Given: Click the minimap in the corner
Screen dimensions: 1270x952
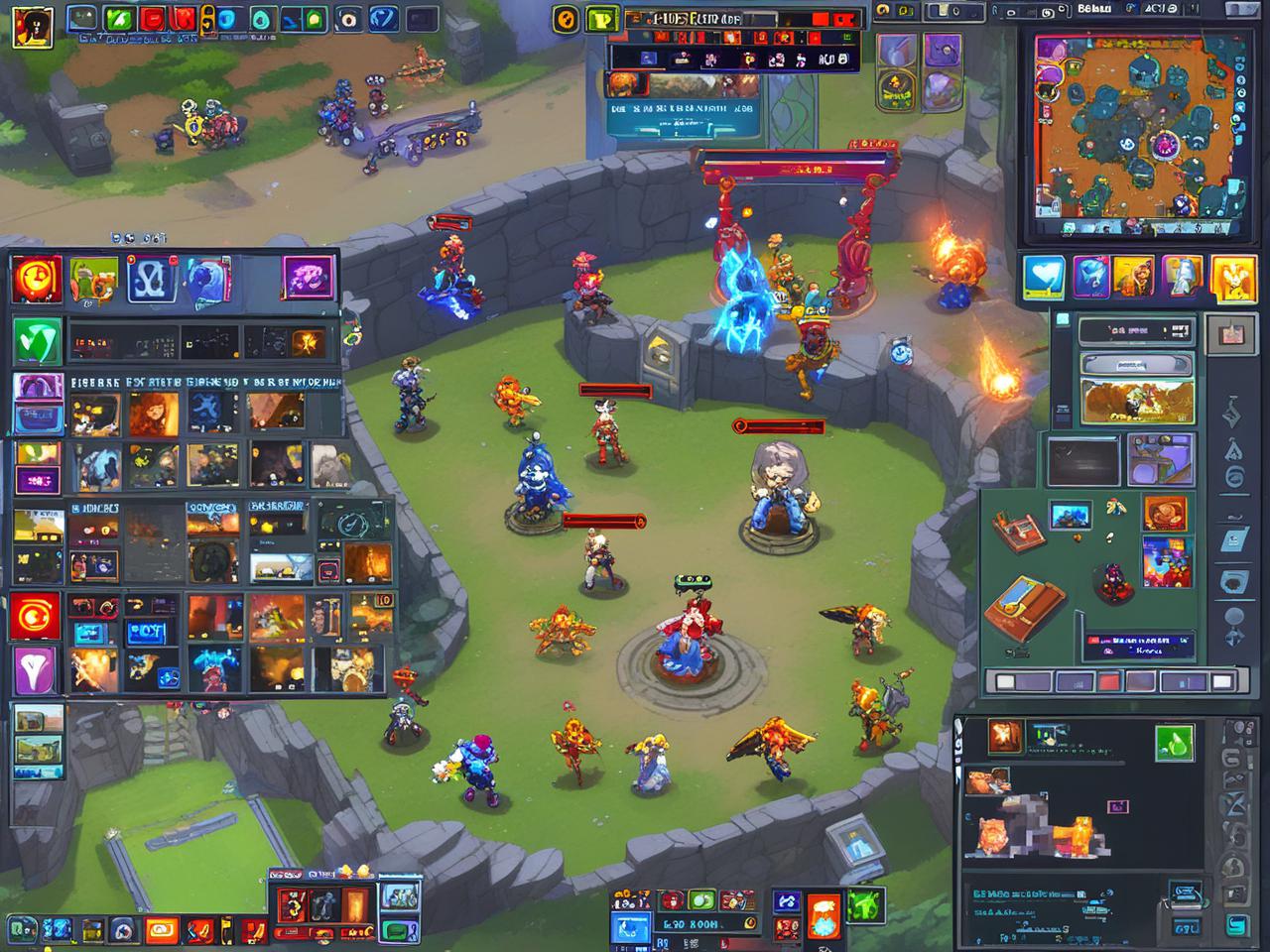Looking at the screenshot, I should coord(1137,136).
